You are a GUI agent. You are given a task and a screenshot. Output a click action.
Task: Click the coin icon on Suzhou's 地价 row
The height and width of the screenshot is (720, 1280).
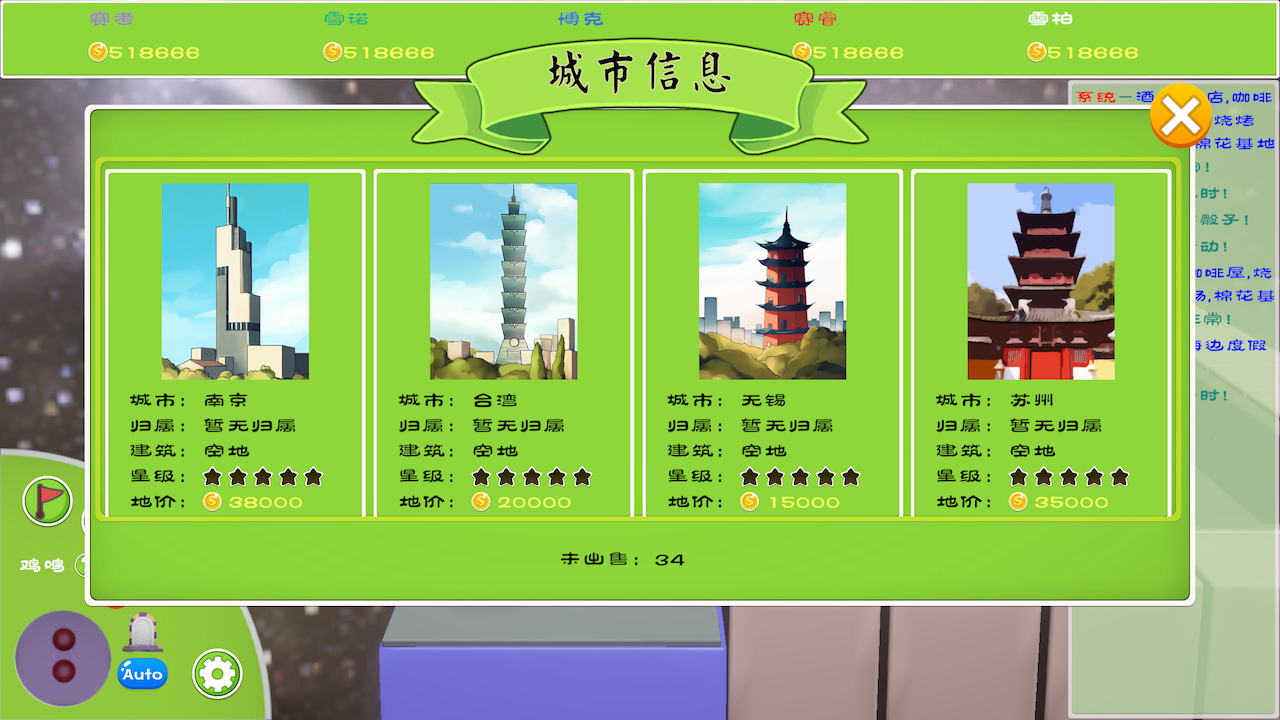(1016, 503)
